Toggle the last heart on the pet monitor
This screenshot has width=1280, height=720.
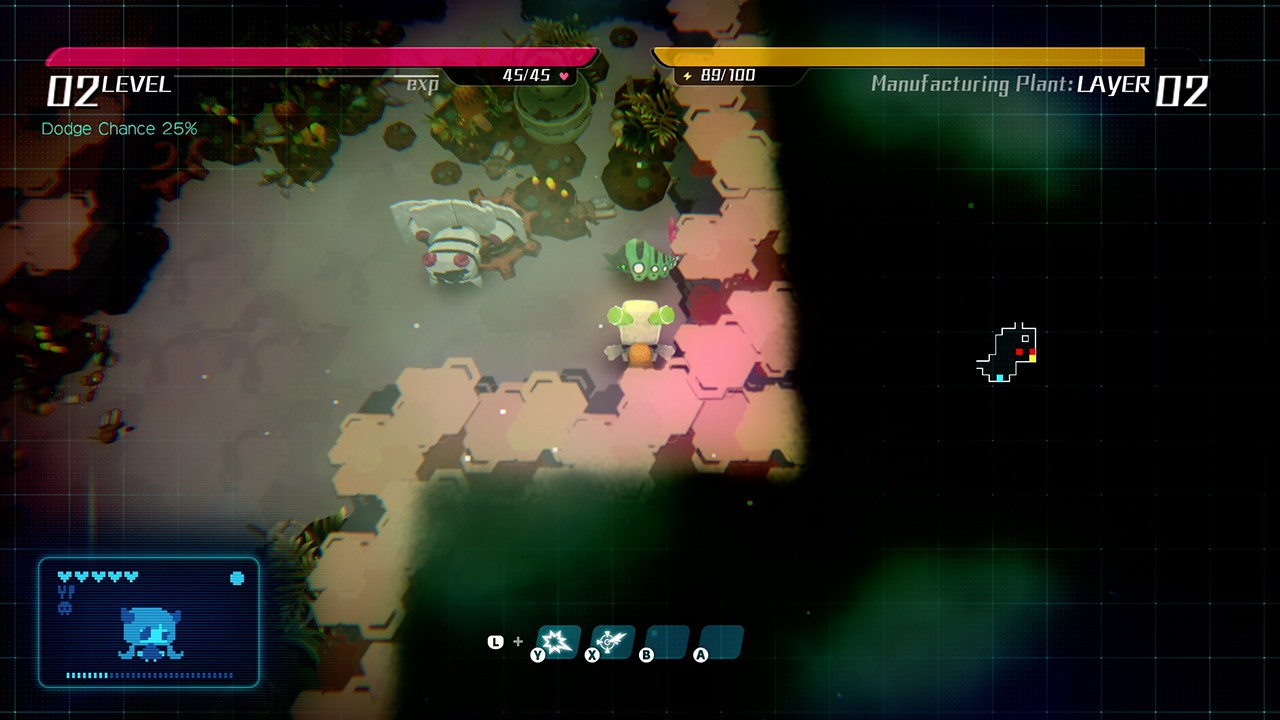click(130, 576)
